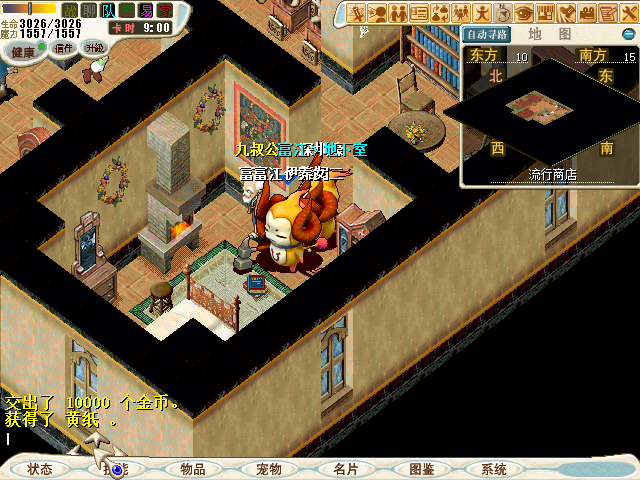Screen dimensions: 640x480
Task: Open the 信件 mail button
Action: [x=64, y=47]
